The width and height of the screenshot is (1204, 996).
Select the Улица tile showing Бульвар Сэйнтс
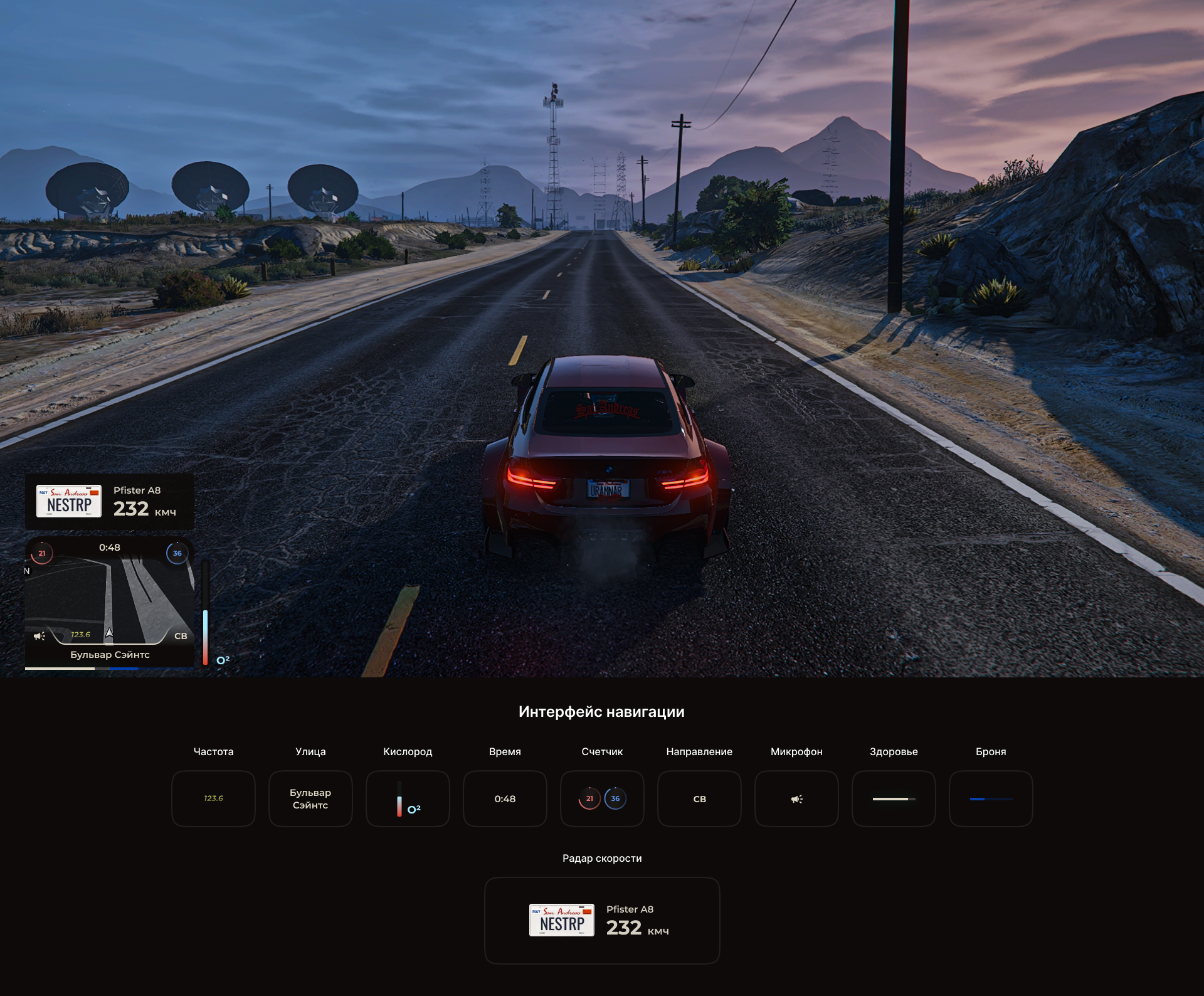pos(310,798)
